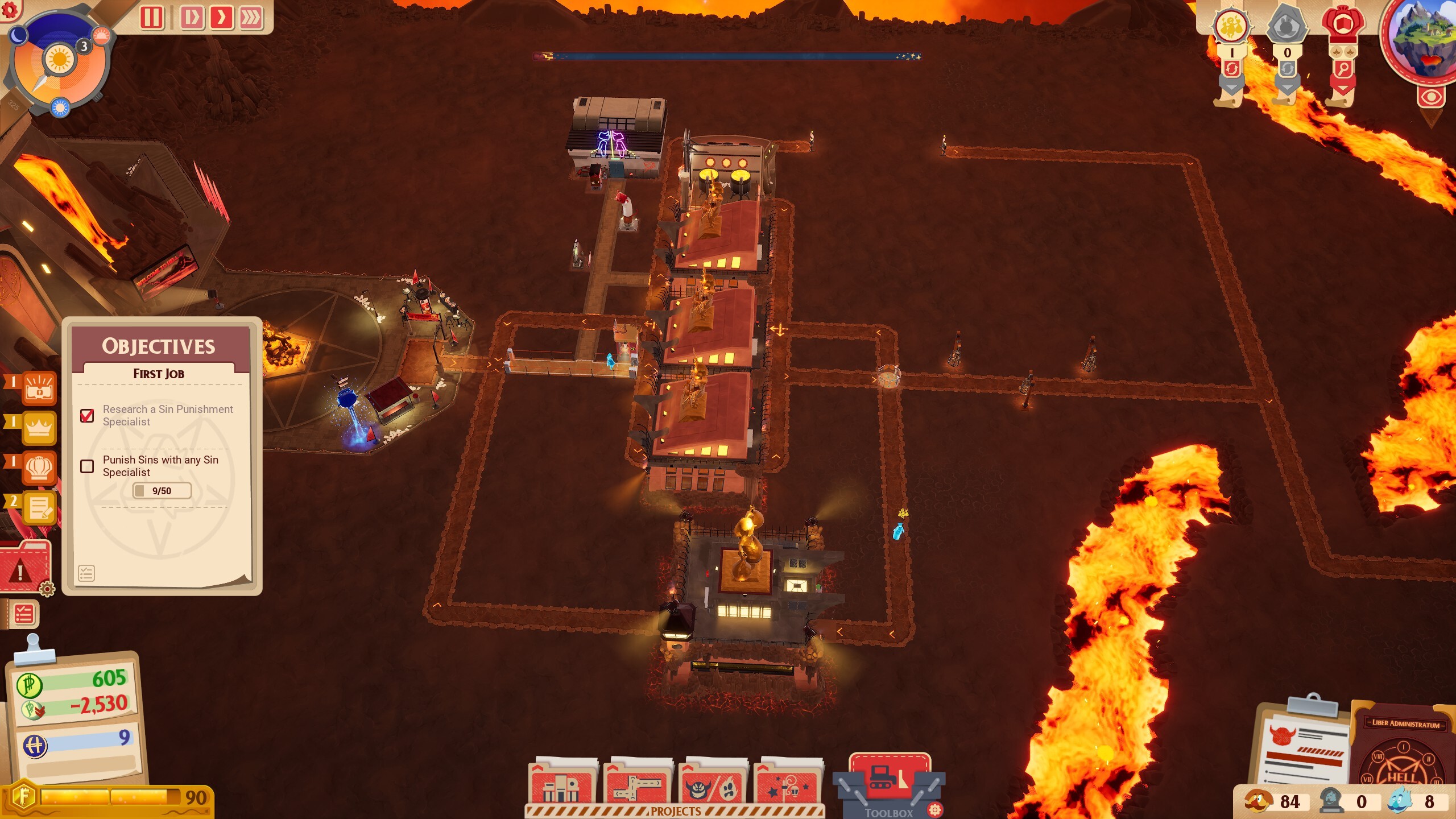The image size is (1456, 819).
Task: Click the 9/50 objective progress bar
Action: tap(162, 490)
